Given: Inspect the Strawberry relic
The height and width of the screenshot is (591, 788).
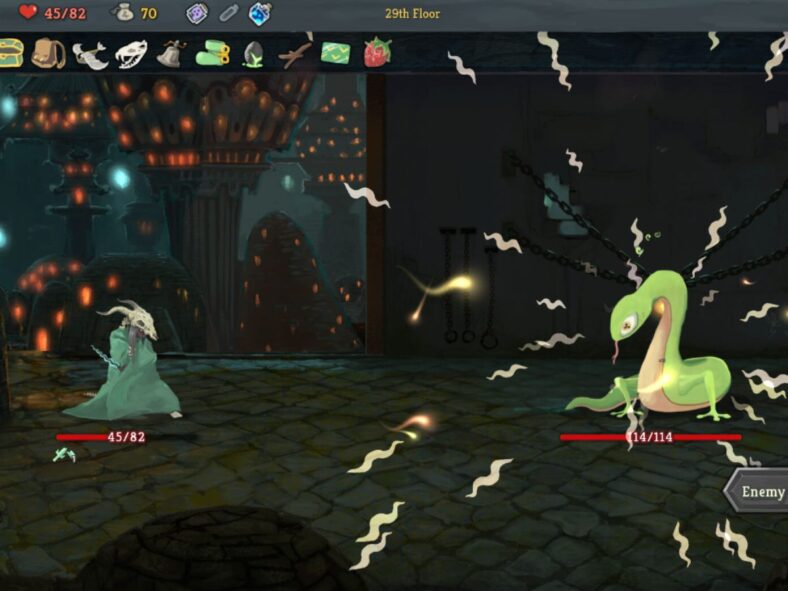Looking at the screenshot, I should click(377, 52).
